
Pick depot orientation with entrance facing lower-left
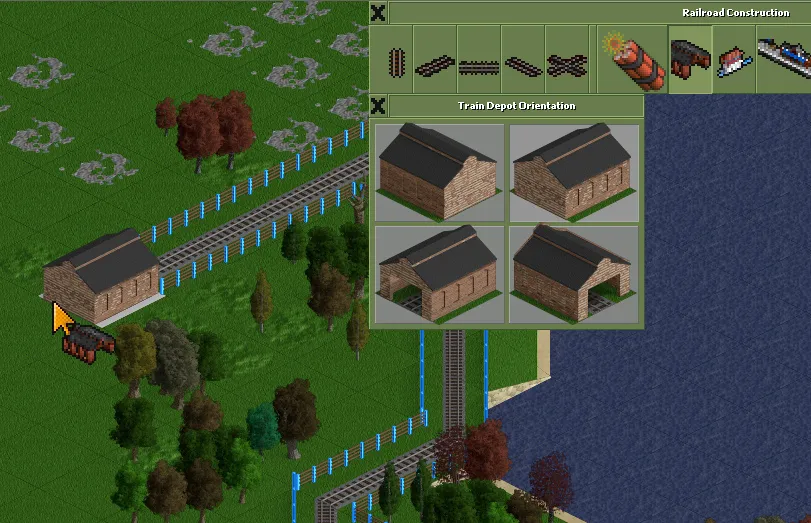(440, 274)
